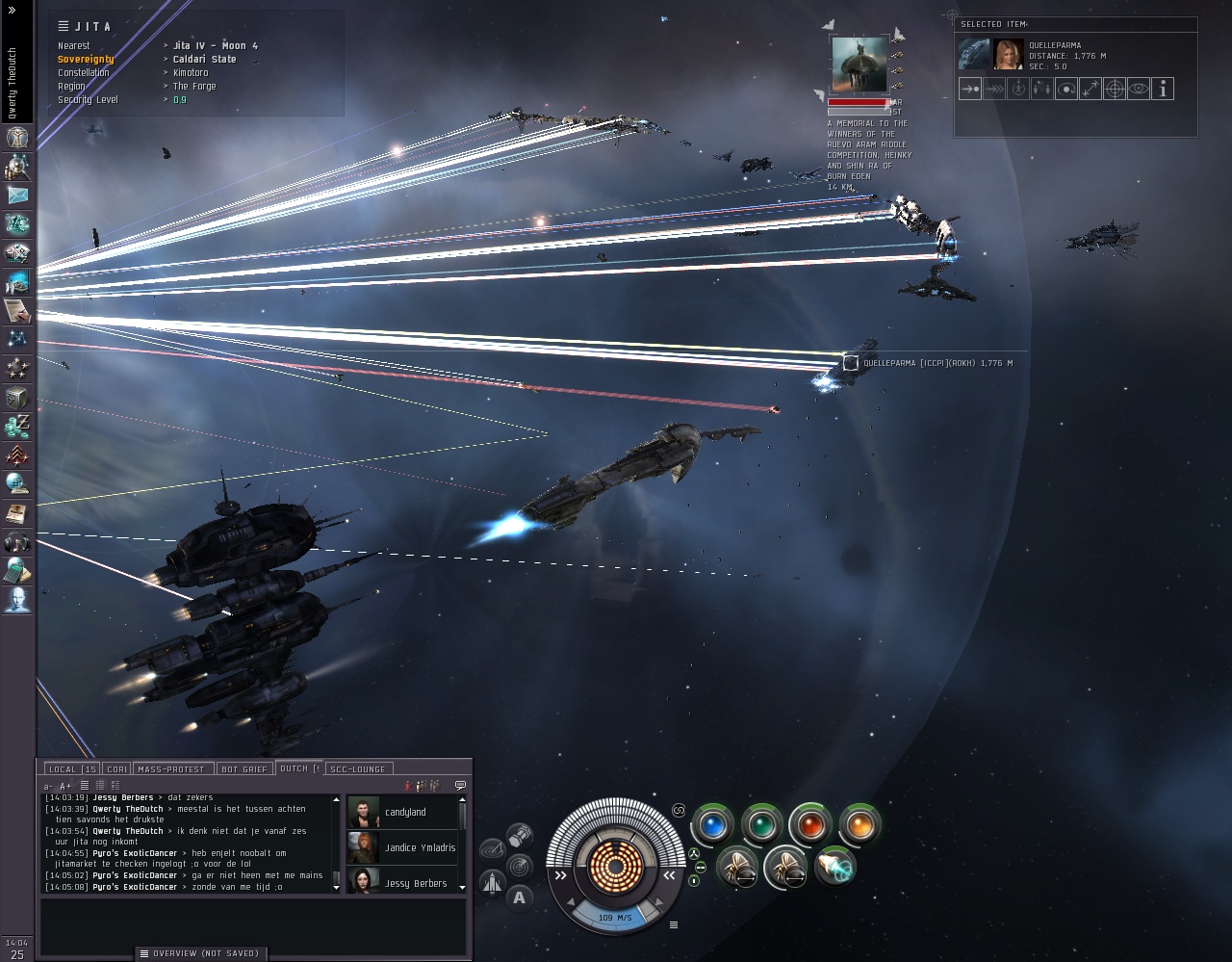Toggle the autopilot A button
The image size is (1232, 962).
point(520,897)
